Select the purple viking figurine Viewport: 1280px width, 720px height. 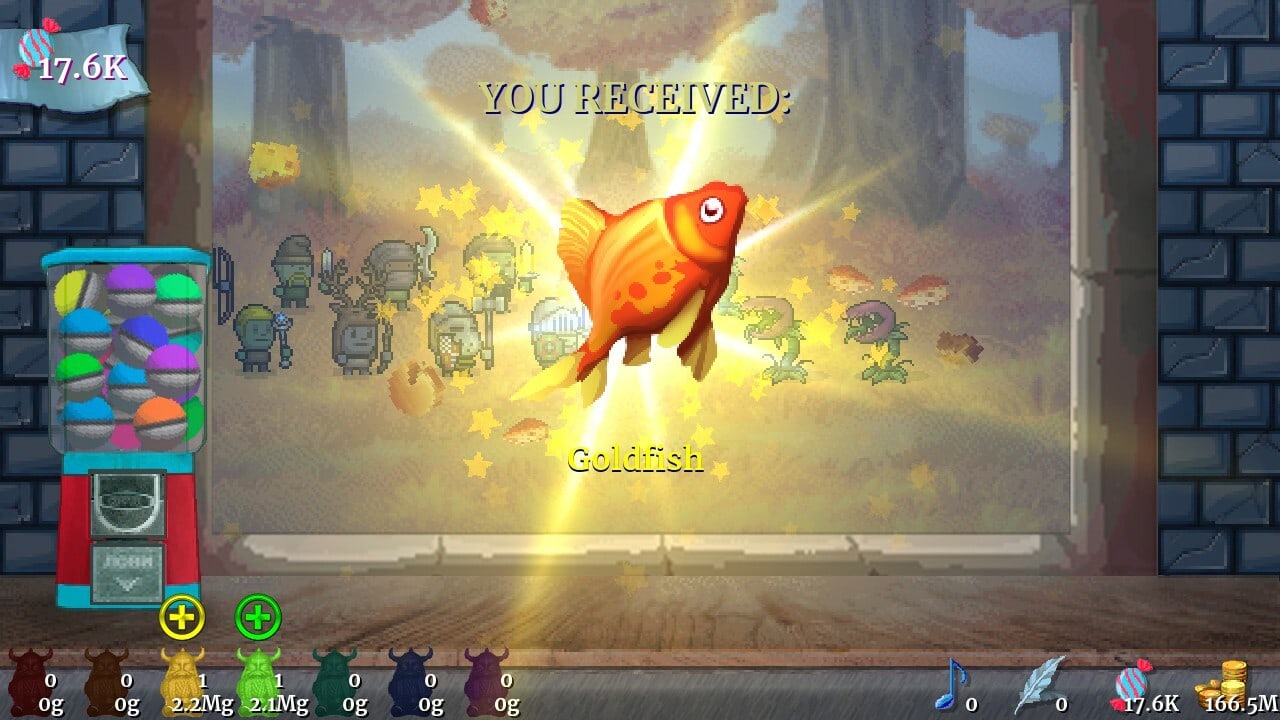(485, 680)
